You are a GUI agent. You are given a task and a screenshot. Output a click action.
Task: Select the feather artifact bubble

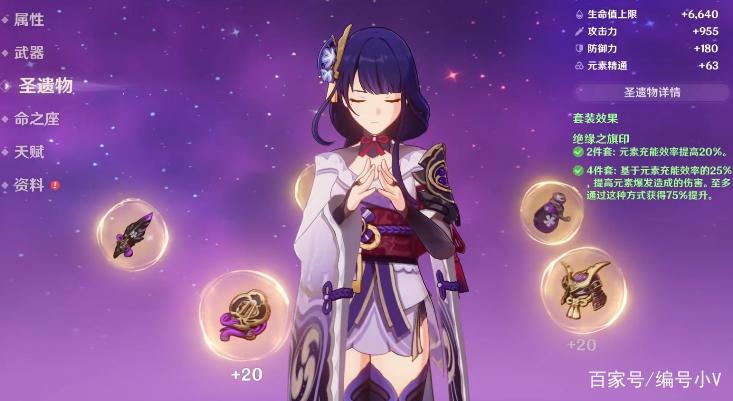[x=132, y=234]
